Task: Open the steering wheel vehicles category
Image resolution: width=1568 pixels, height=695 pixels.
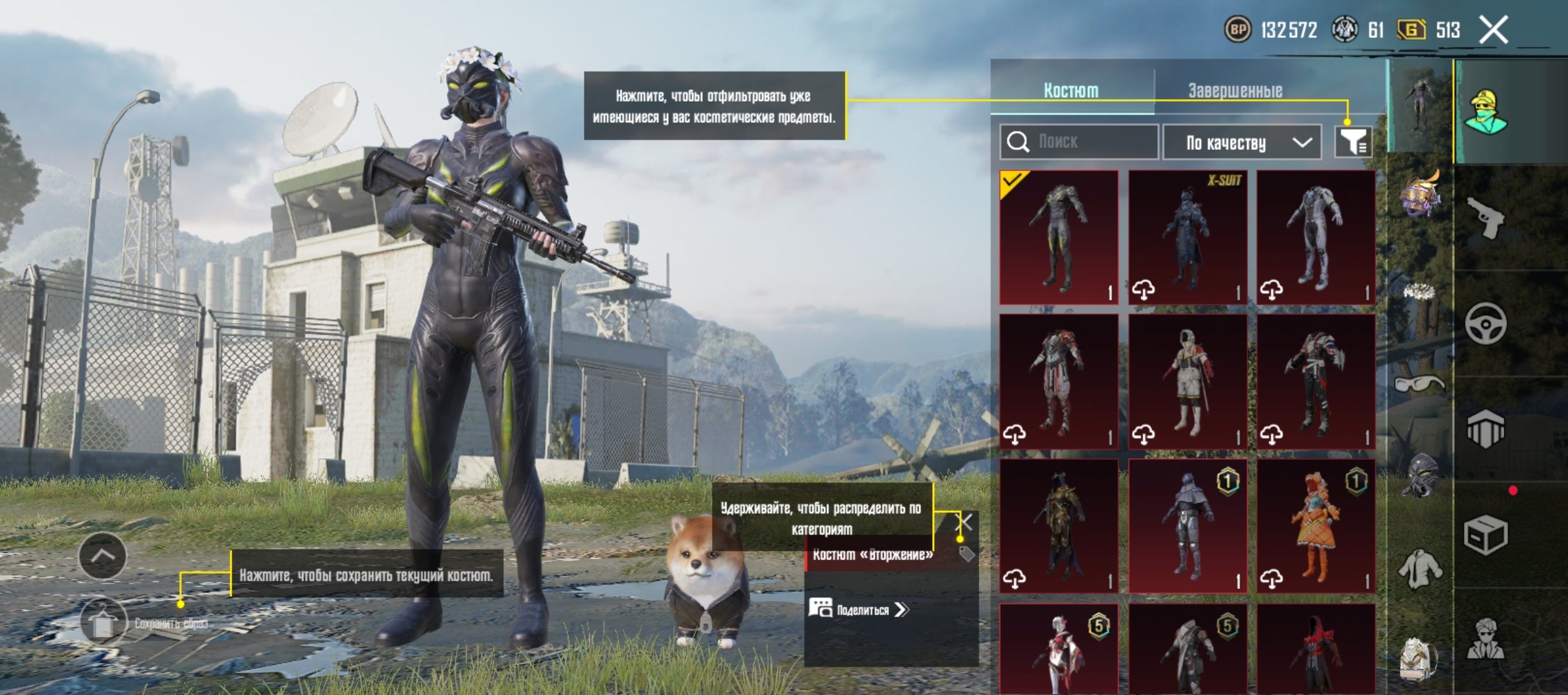Action: [1486, 323]
